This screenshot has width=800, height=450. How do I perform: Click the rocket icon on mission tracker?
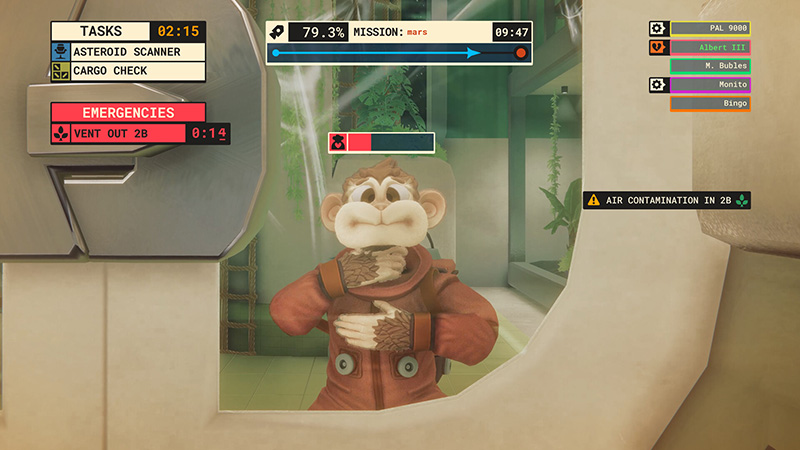coord(279,32)
